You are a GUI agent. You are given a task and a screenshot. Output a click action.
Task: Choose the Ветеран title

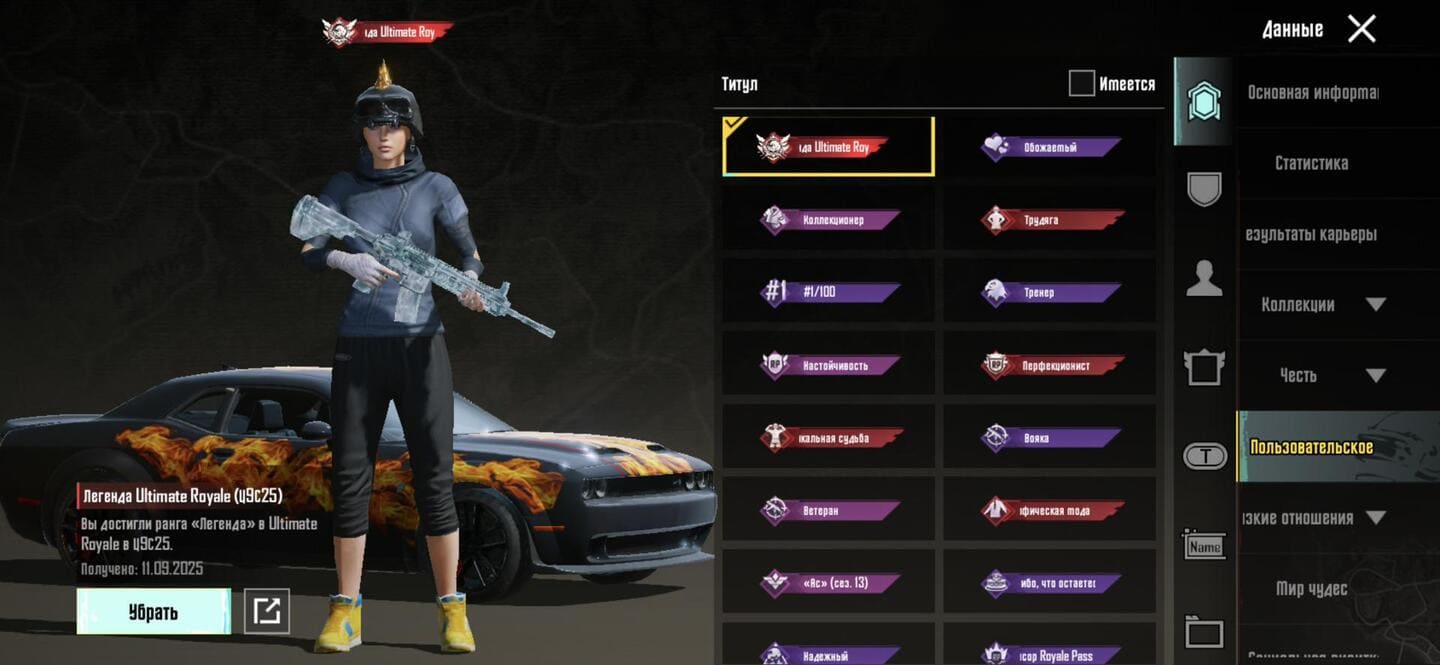pos(829,510)
